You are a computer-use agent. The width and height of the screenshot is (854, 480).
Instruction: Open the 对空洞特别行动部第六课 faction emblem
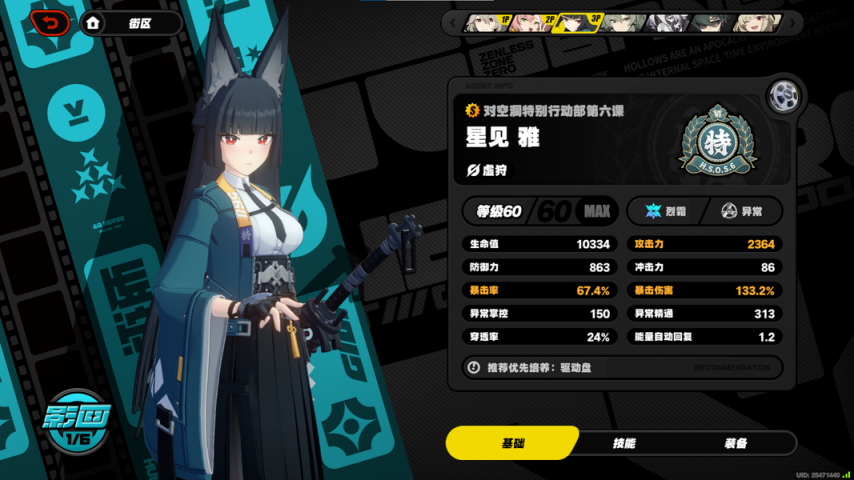pyautogui.click(x=717, y=139)
